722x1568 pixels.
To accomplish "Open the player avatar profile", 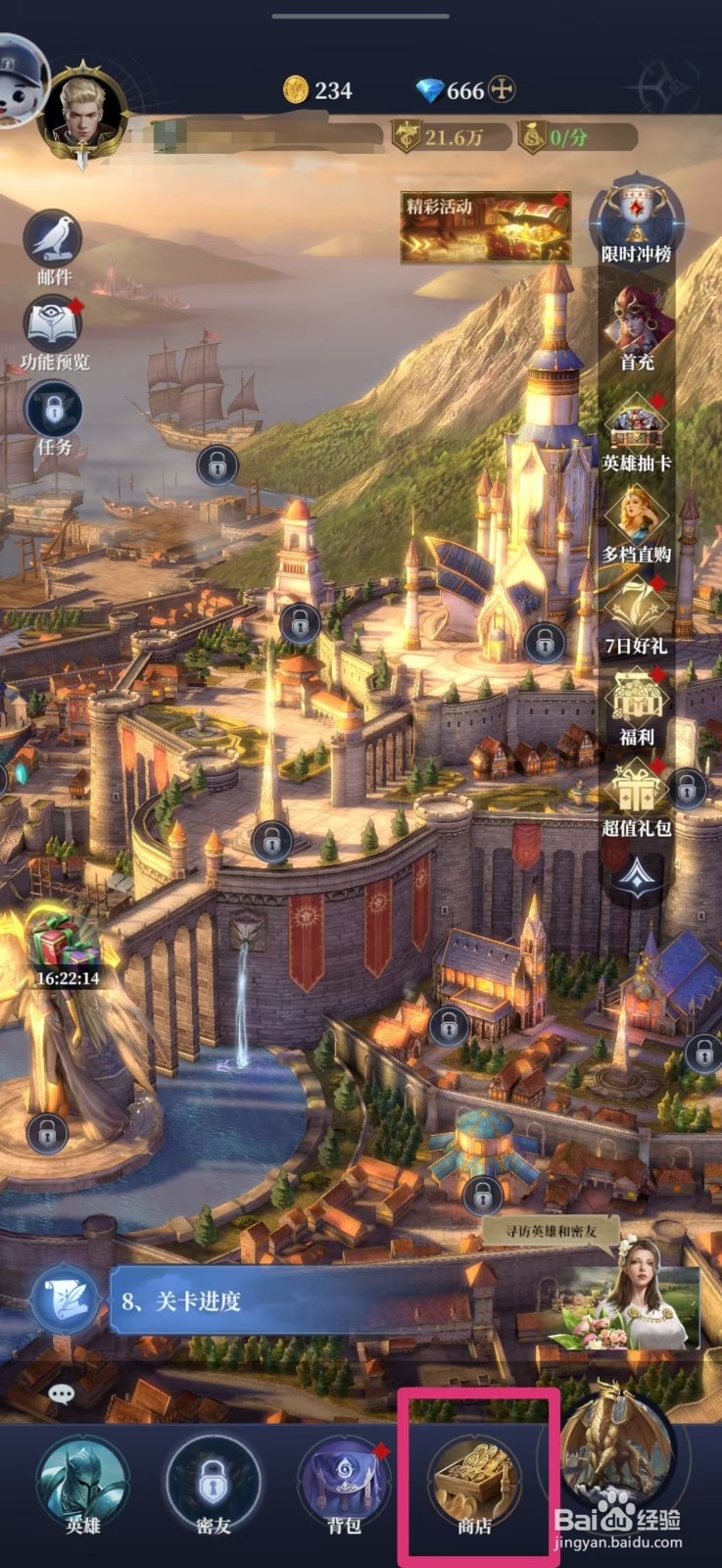I will click(82, 110).
